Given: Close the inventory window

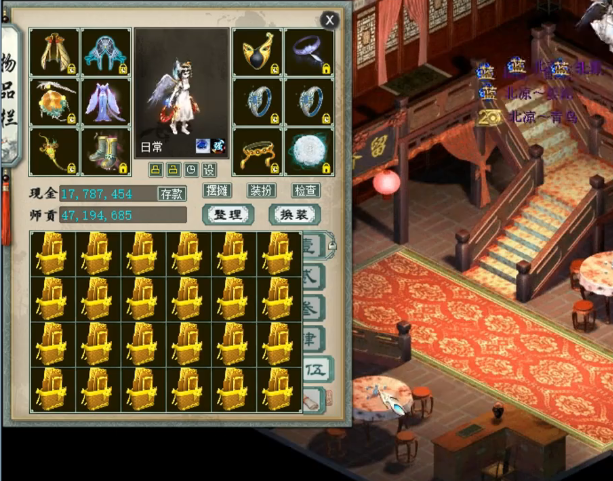Looking at the screenshot, I should (x=329, y=19).
